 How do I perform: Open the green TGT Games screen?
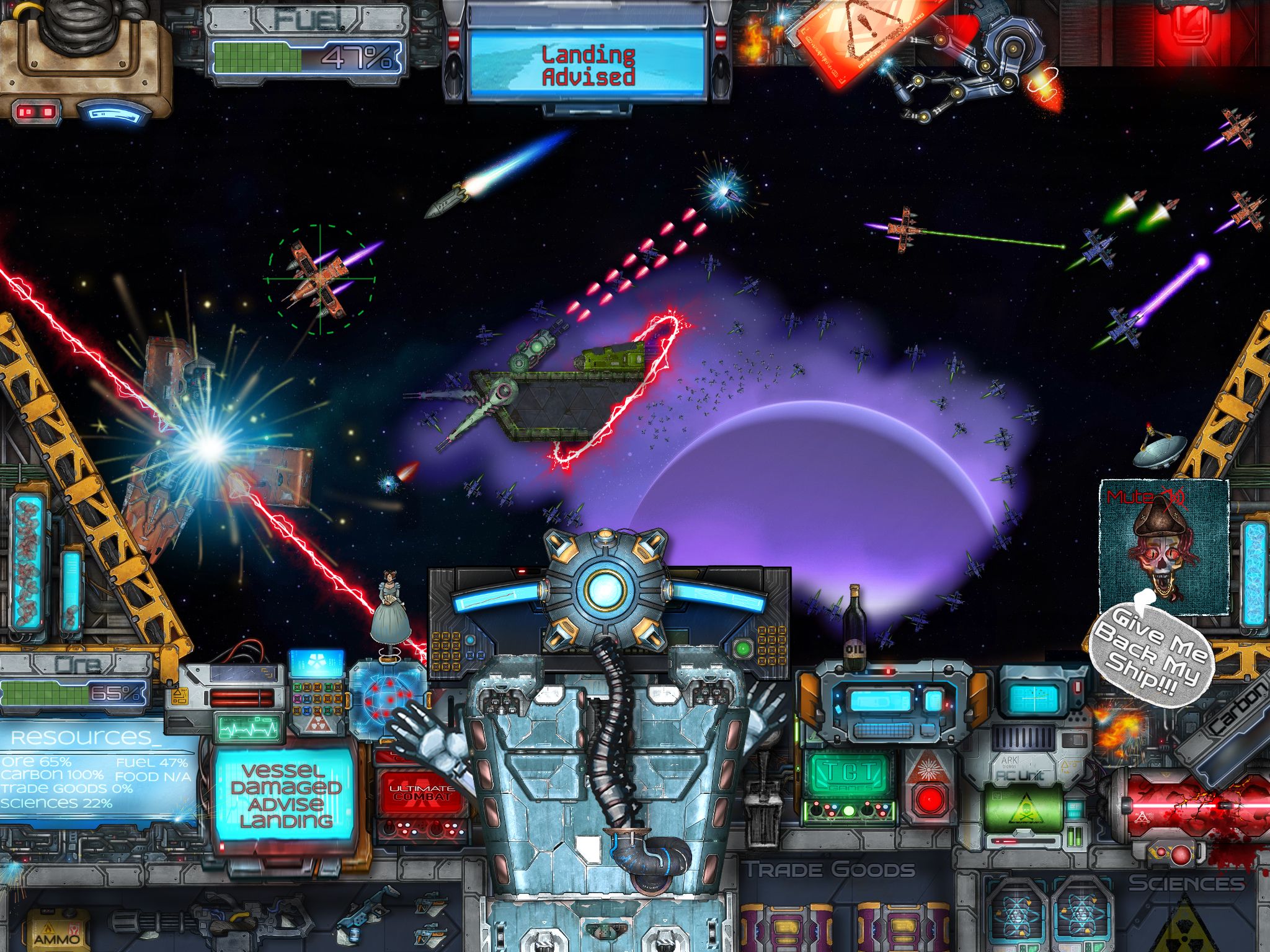coord(849,774)
